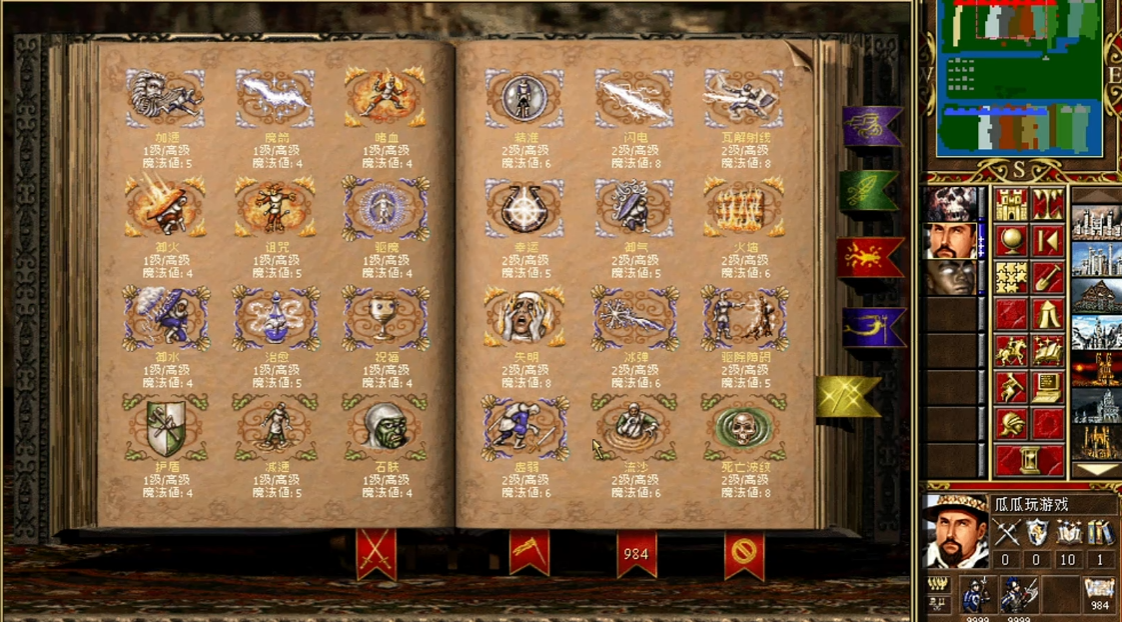Select the Haste spell (加速)
The height and width of the screenshot is (622, 1122).
click(165, 98)
